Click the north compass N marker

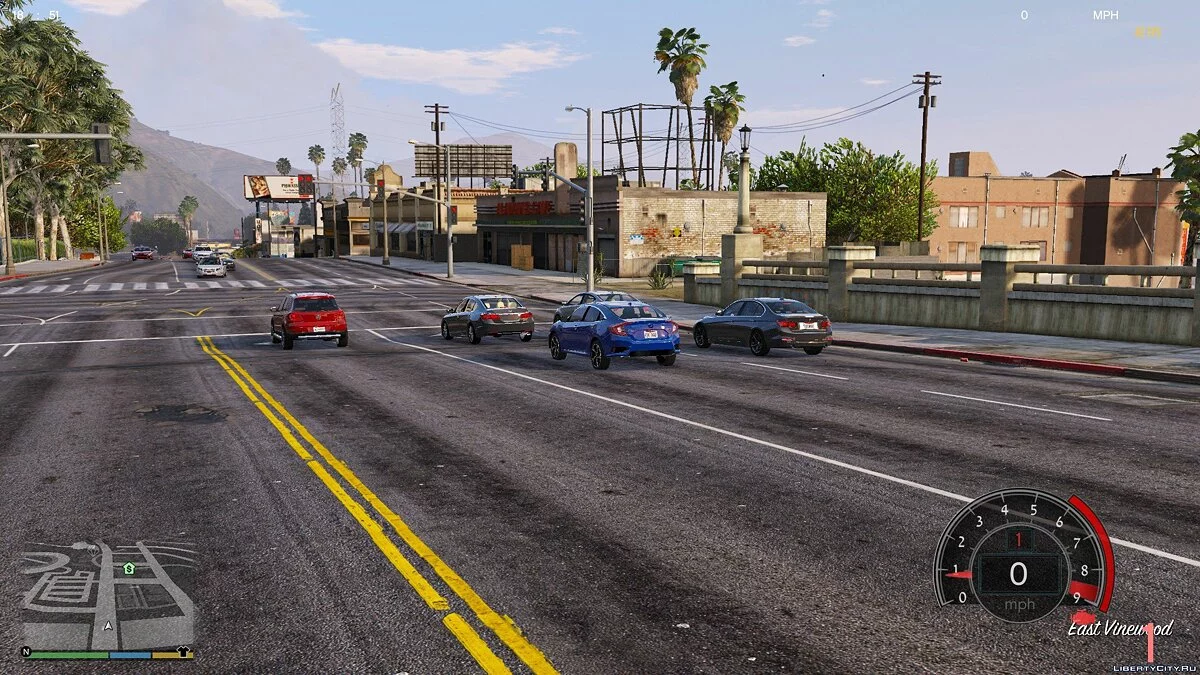(x=26, y=651)
